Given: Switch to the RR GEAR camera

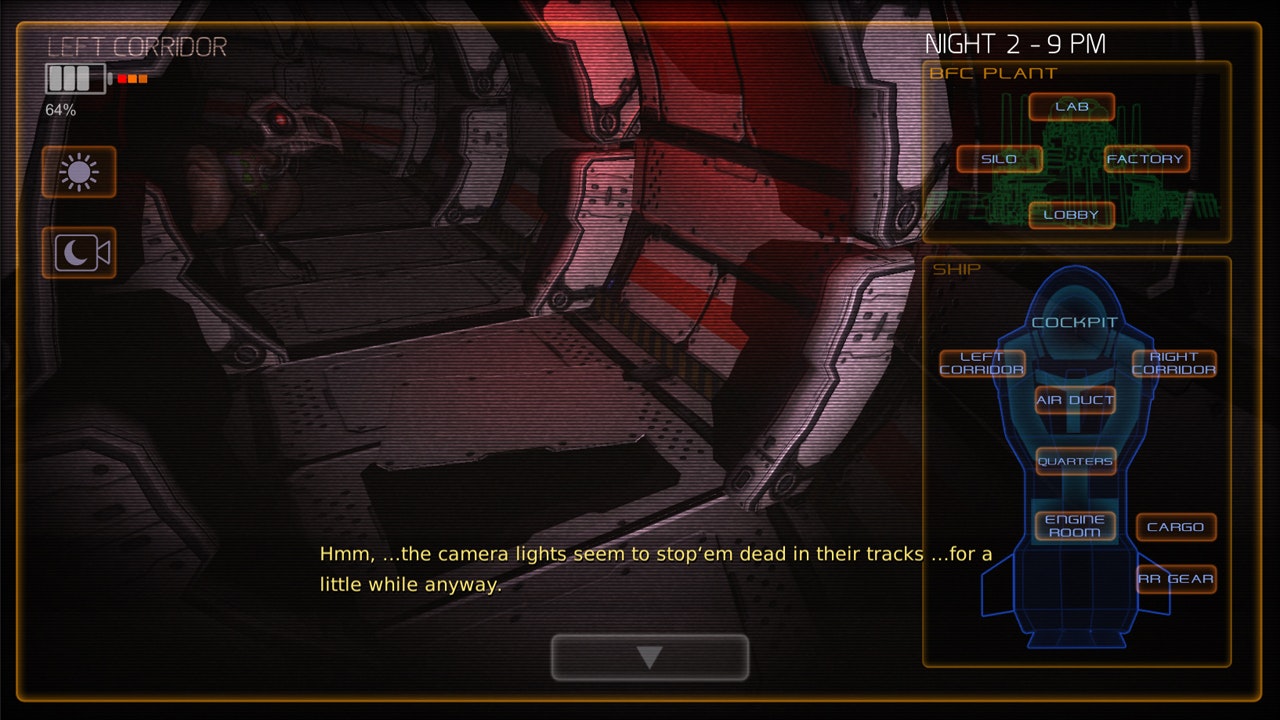Looking at the screenshot, I should [1176, 579].
